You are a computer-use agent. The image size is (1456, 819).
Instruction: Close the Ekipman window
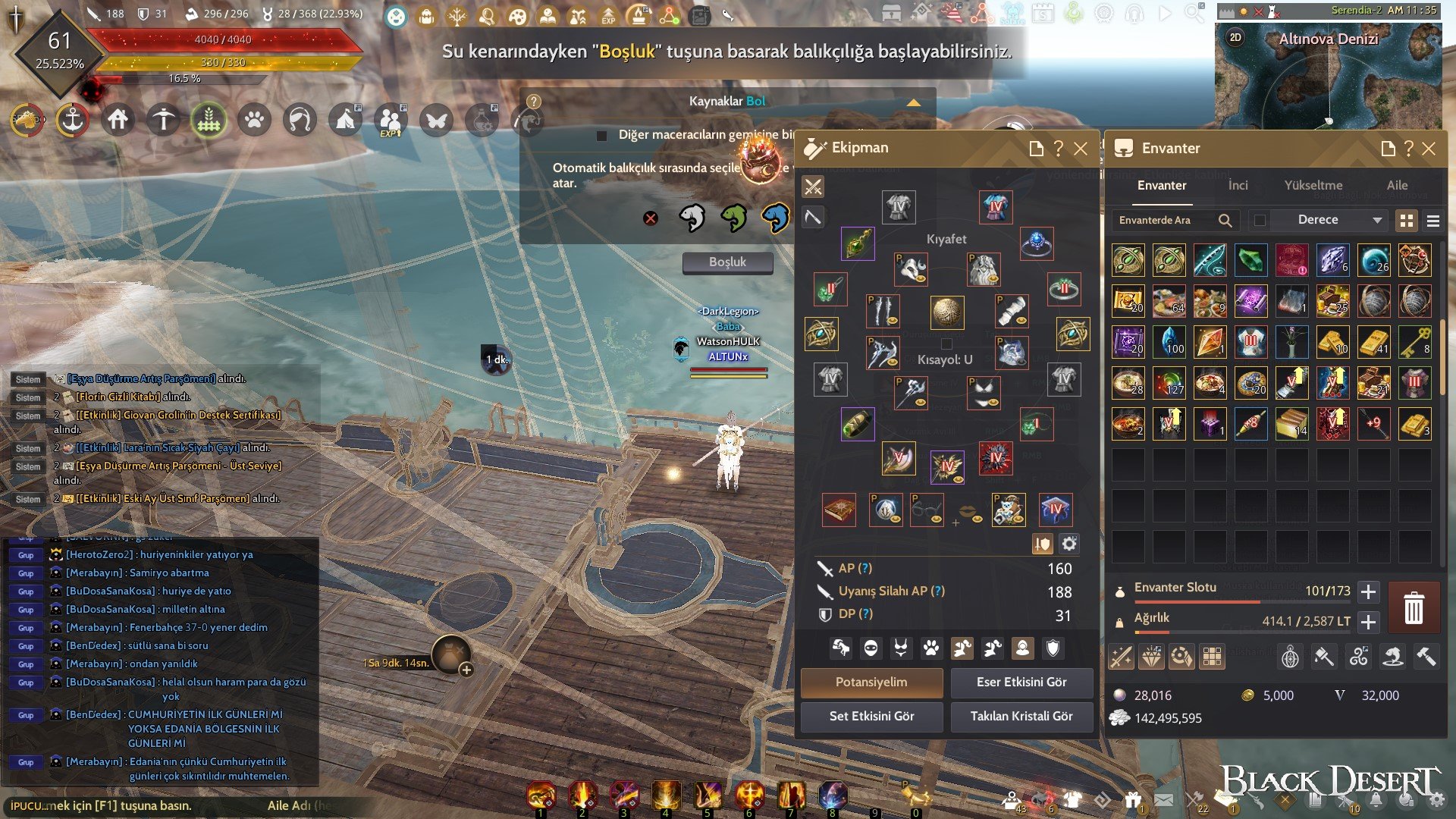tap(1081, 149)
